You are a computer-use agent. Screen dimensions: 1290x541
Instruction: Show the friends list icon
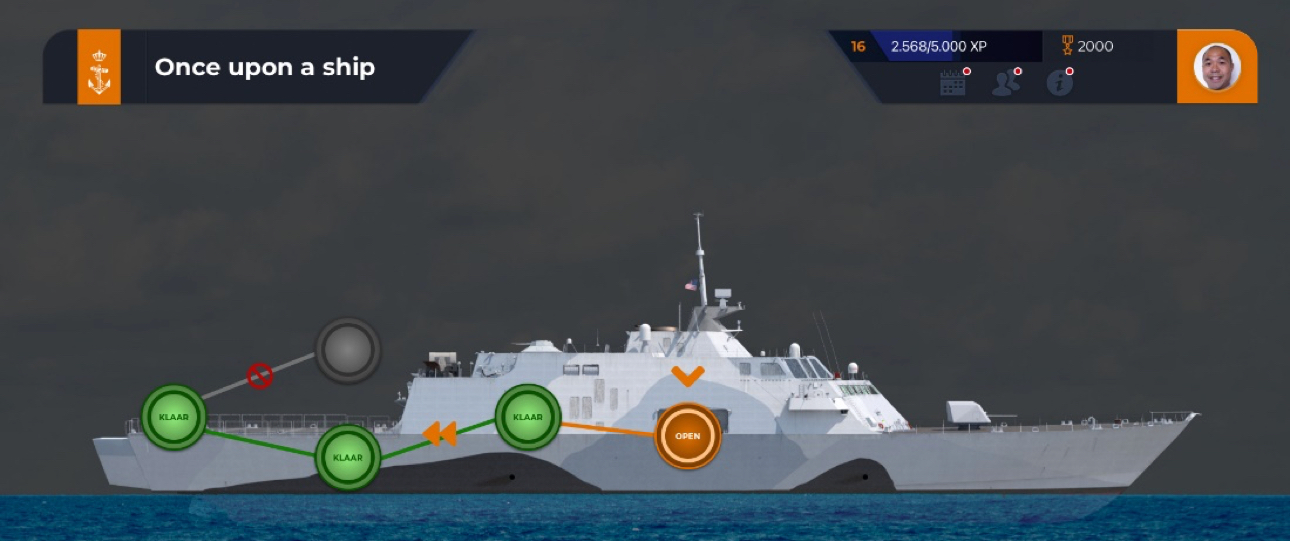coord(1005,84)
